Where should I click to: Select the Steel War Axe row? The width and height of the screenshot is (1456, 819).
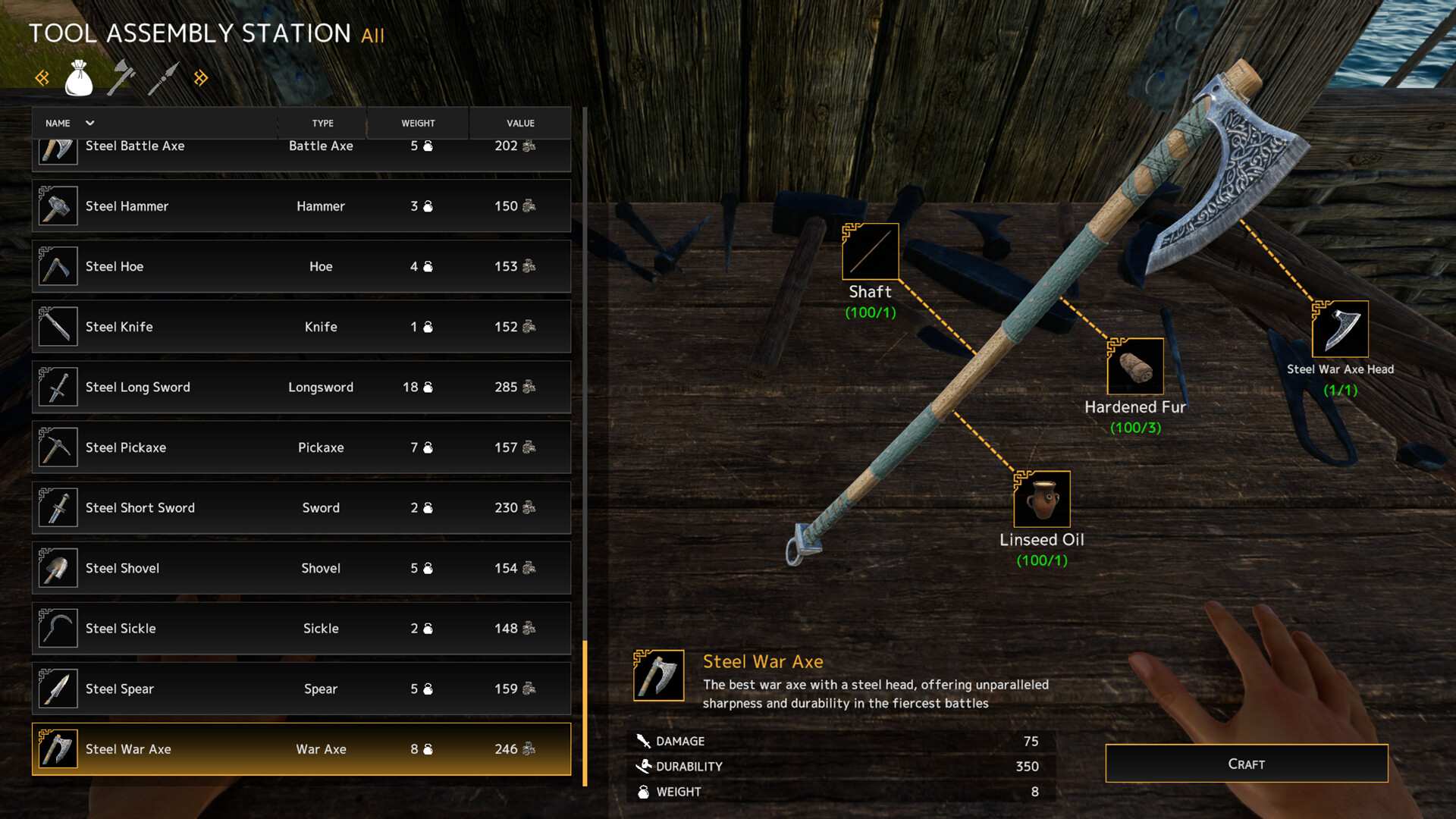[301, 749]
